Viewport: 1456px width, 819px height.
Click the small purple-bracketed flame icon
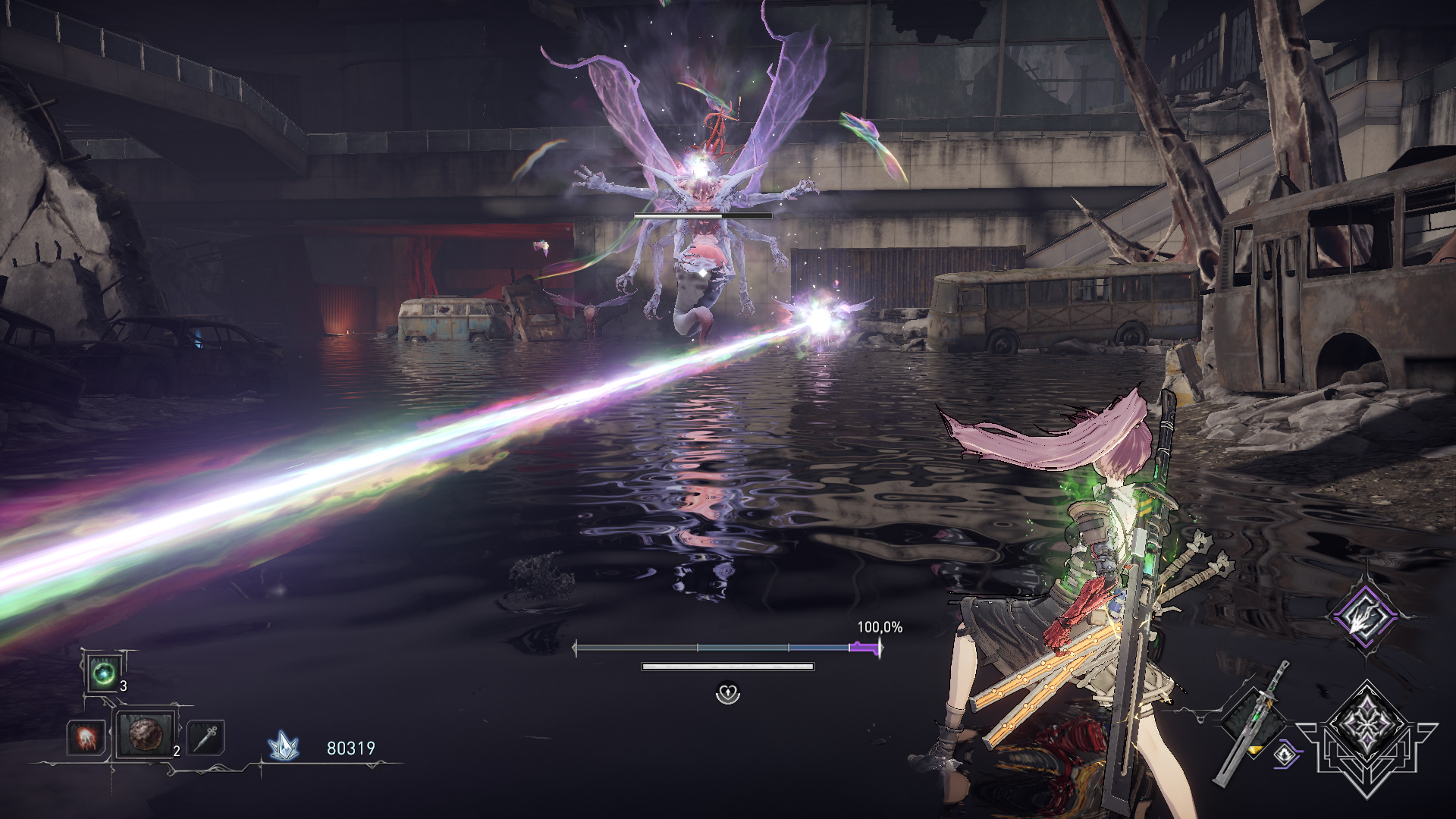click(x=1285, y=754)
